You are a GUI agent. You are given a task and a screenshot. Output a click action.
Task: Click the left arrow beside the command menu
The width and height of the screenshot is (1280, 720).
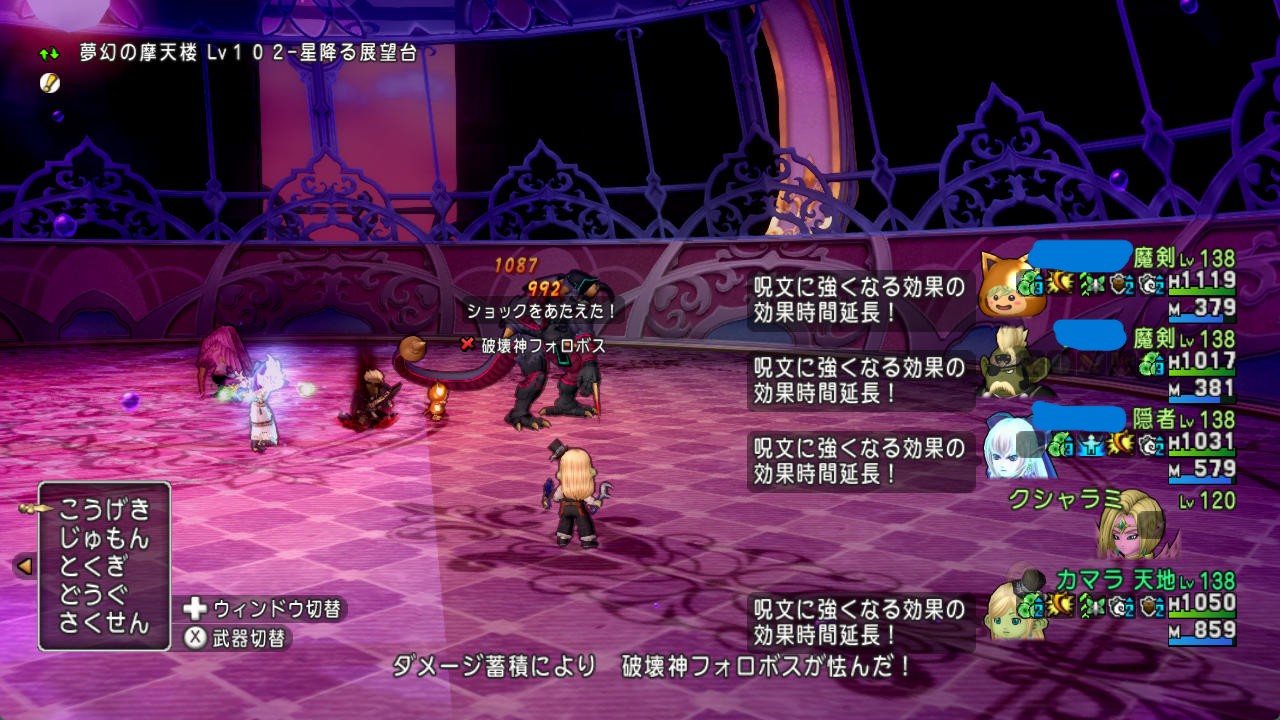click(24, 567)
